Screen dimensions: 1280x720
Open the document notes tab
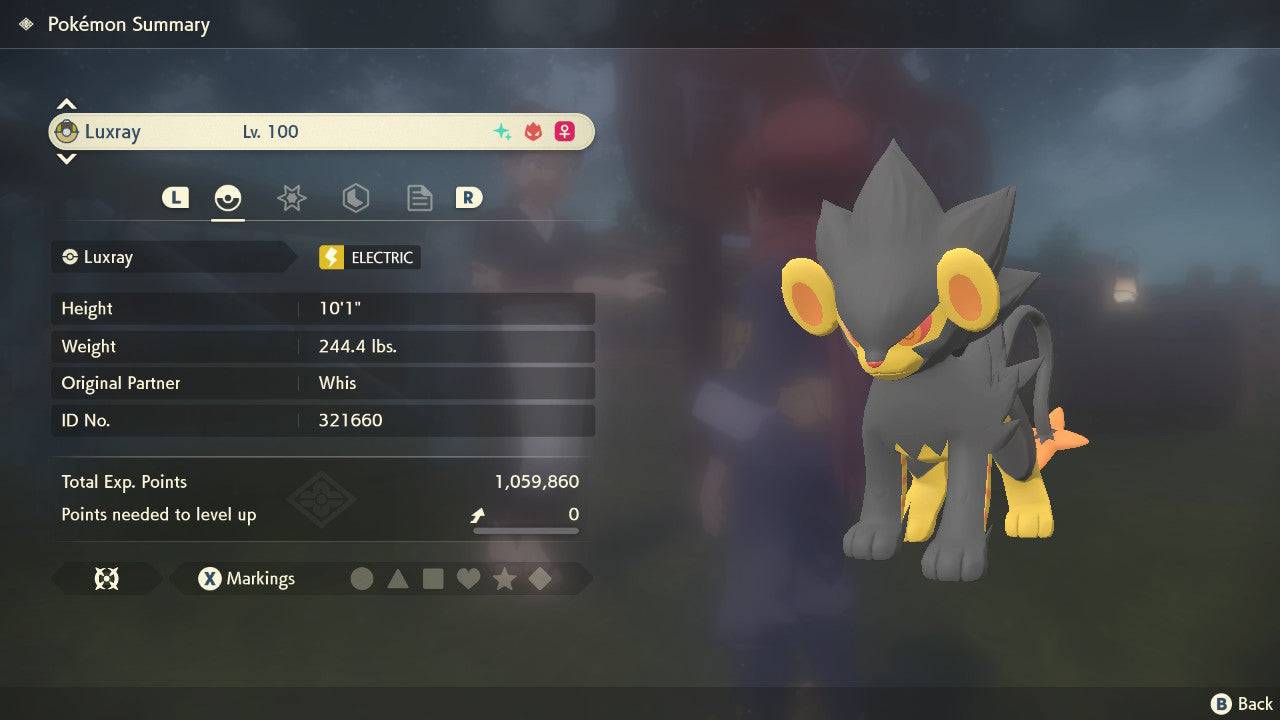419,198
